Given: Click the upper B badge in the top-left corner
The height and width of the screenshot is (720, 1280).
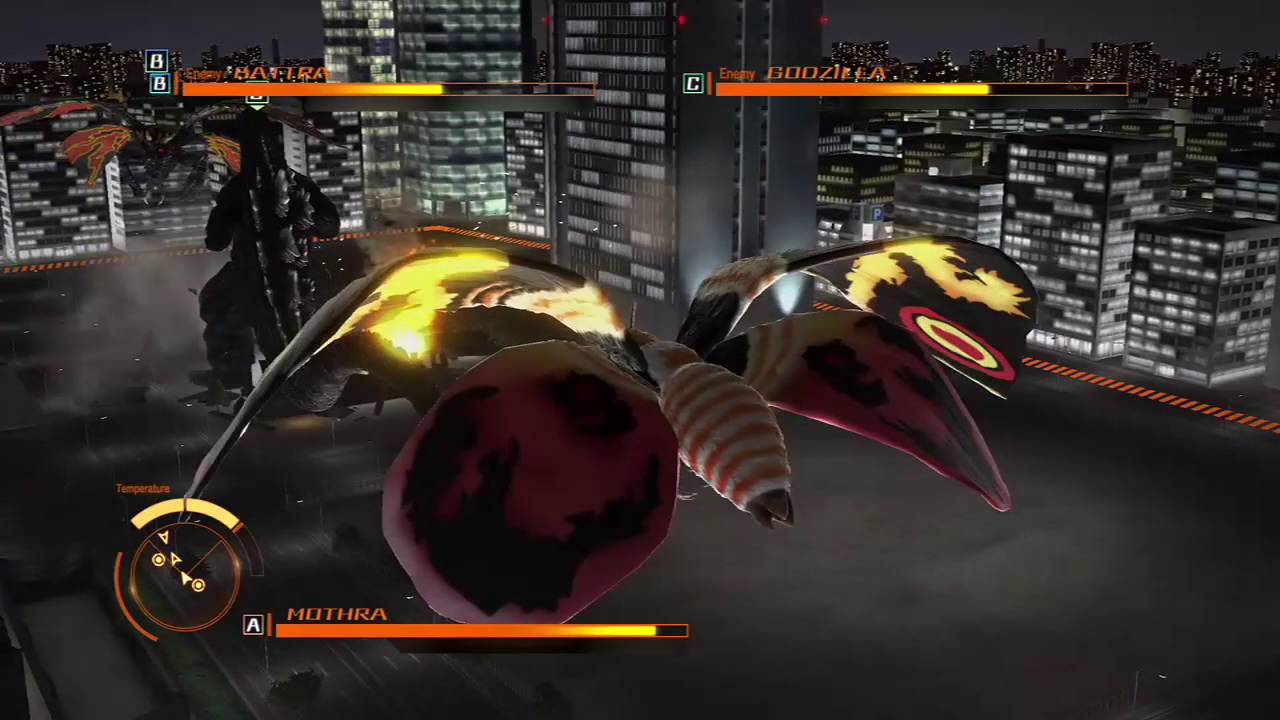Looking at the screenshot, I should [157, 62].
